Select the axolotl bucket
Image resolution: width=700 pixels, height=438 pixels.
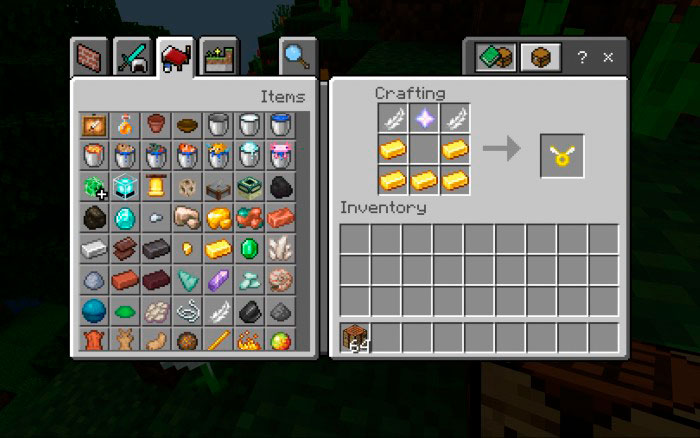tap(280, 155)
